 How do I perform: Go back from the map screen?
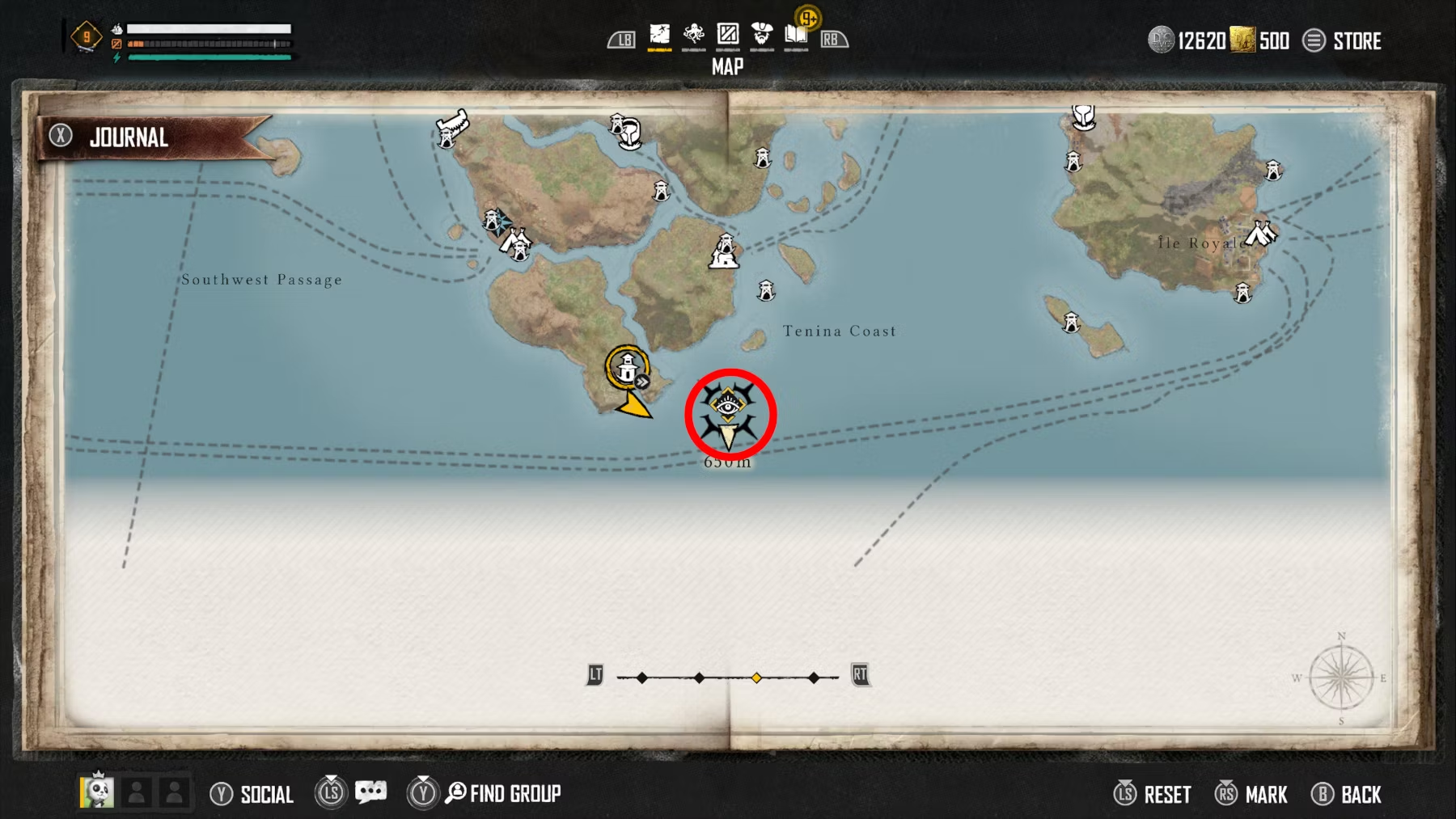pos(1347,794)
